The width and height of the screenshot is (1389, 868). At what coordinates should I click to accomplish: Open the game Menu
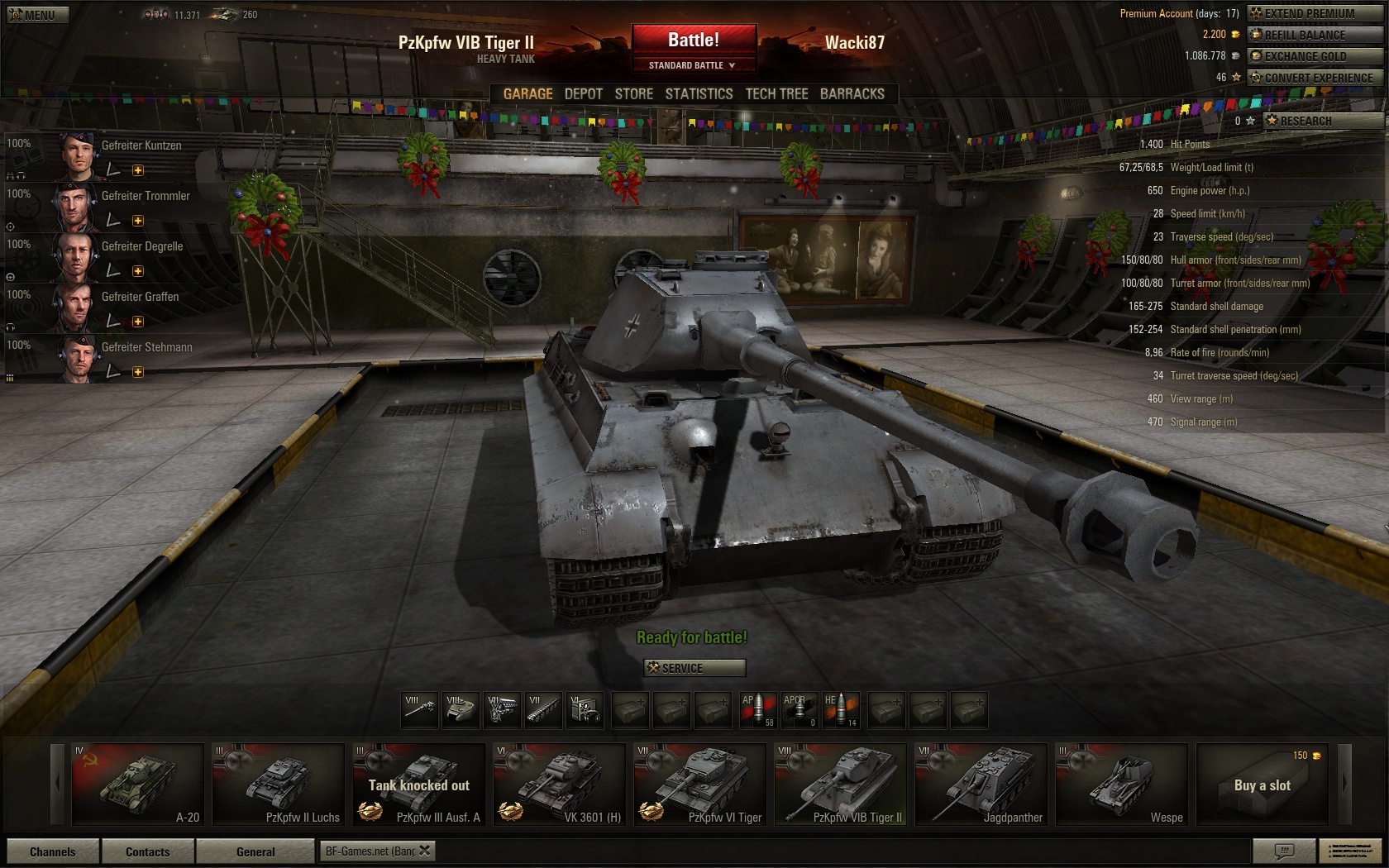coord(36,14)
